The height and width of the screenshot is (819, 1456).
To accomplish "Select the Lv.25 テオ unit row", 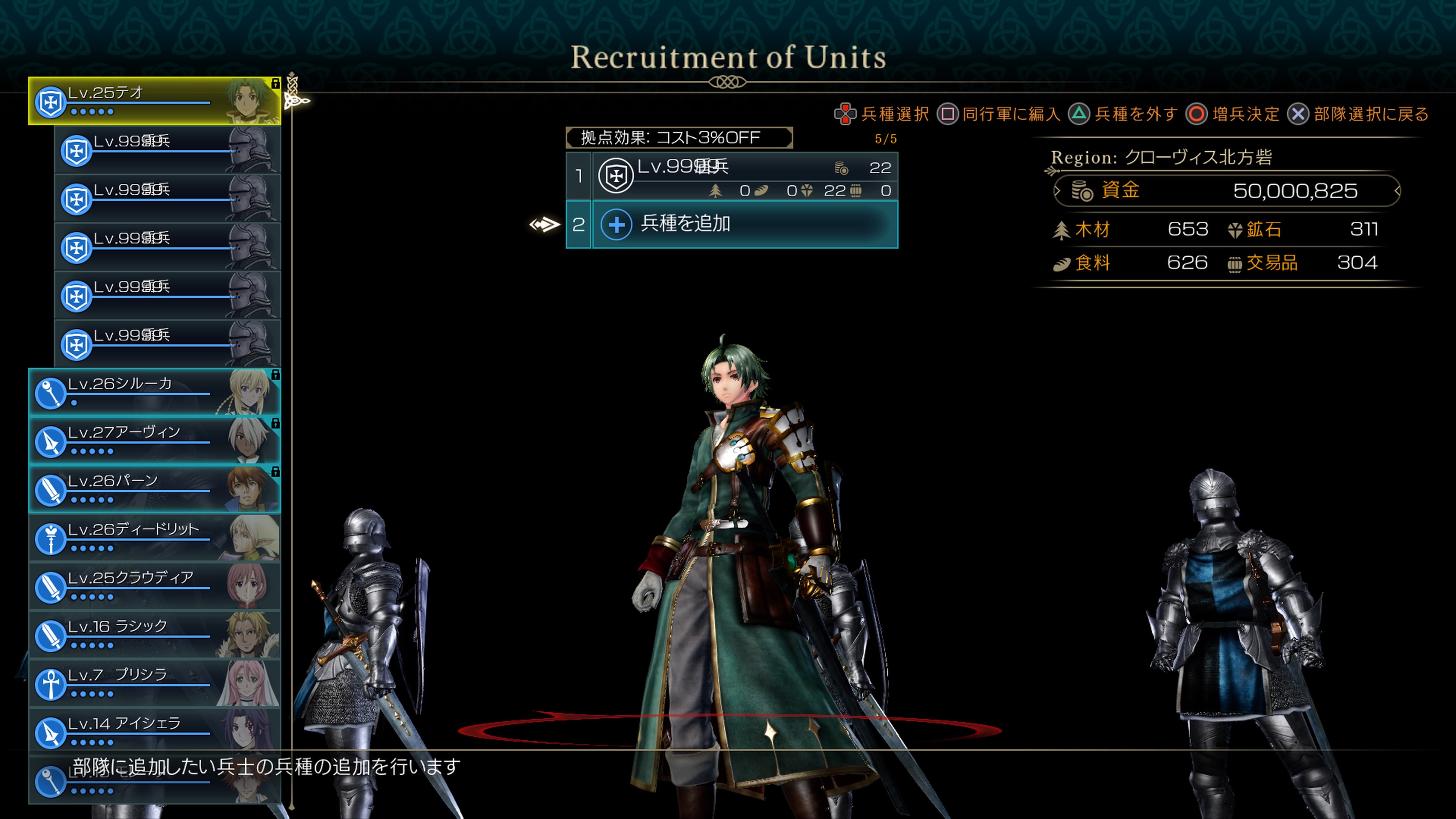I will click(x=154, y=101).
